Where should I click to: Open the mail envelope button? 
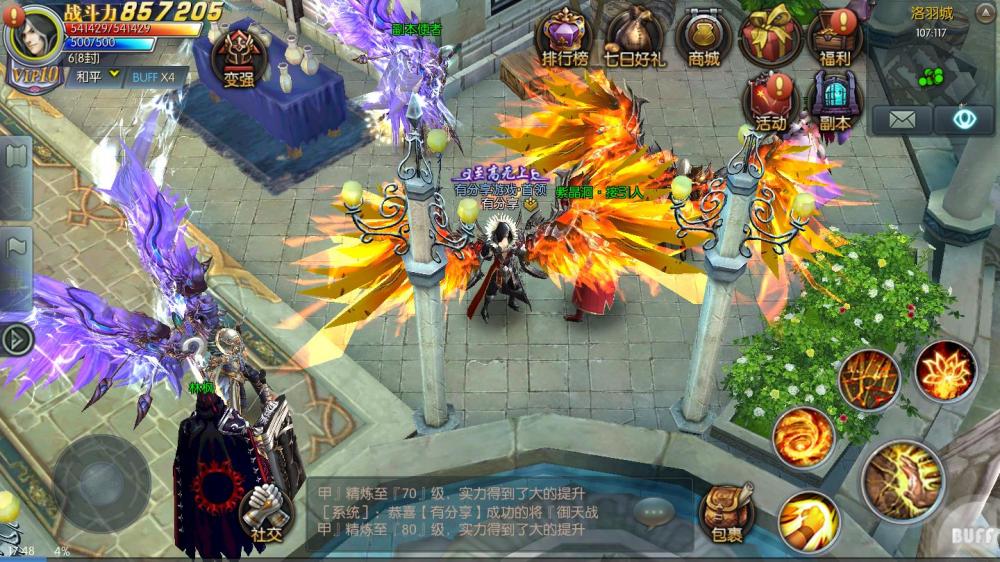click(901, 120)
